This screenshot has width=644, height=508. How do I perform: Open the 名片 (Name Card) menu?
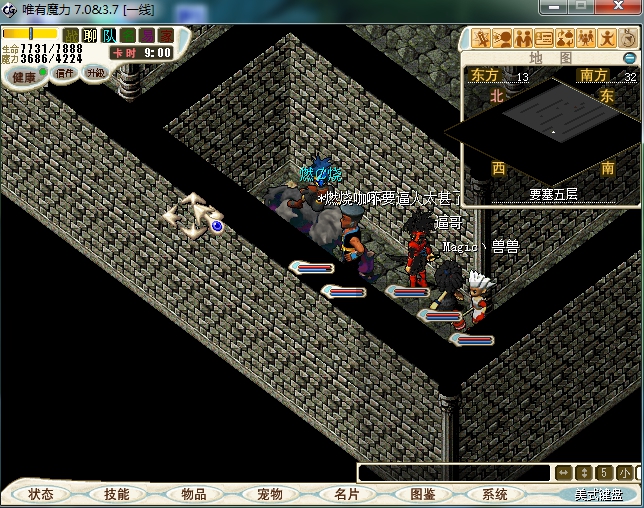pos(346,494)
